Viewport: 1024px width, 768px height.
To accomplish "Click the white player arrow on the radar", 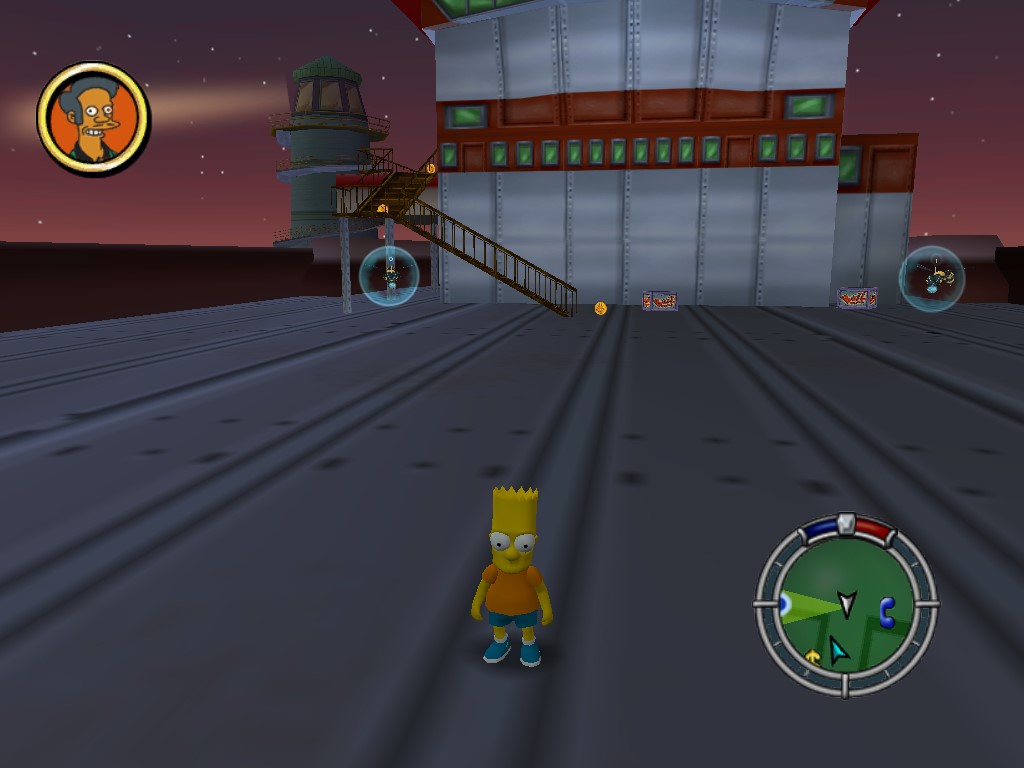I will click(847, 603).
